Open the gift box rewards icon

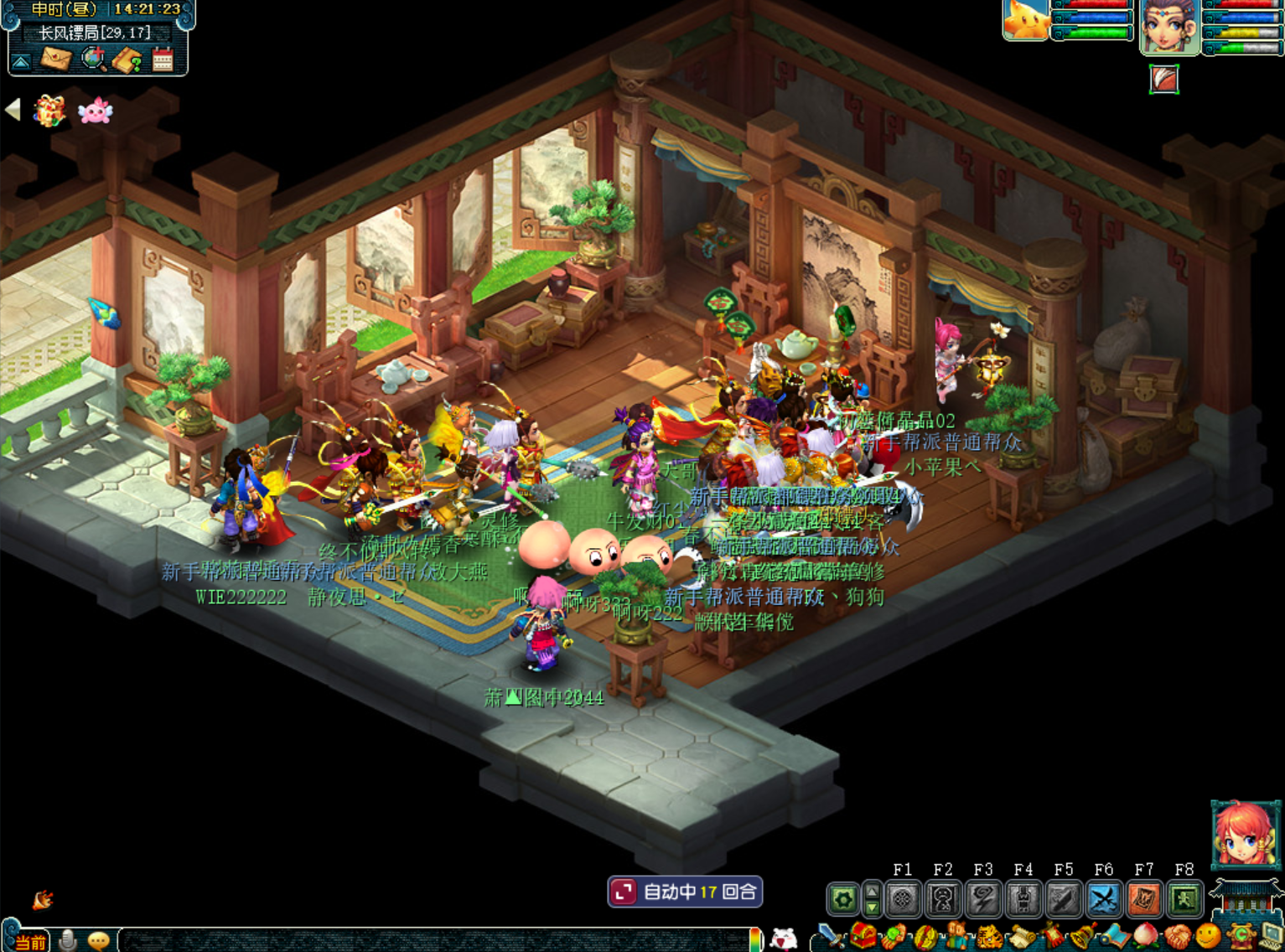[x=49, y=111]
